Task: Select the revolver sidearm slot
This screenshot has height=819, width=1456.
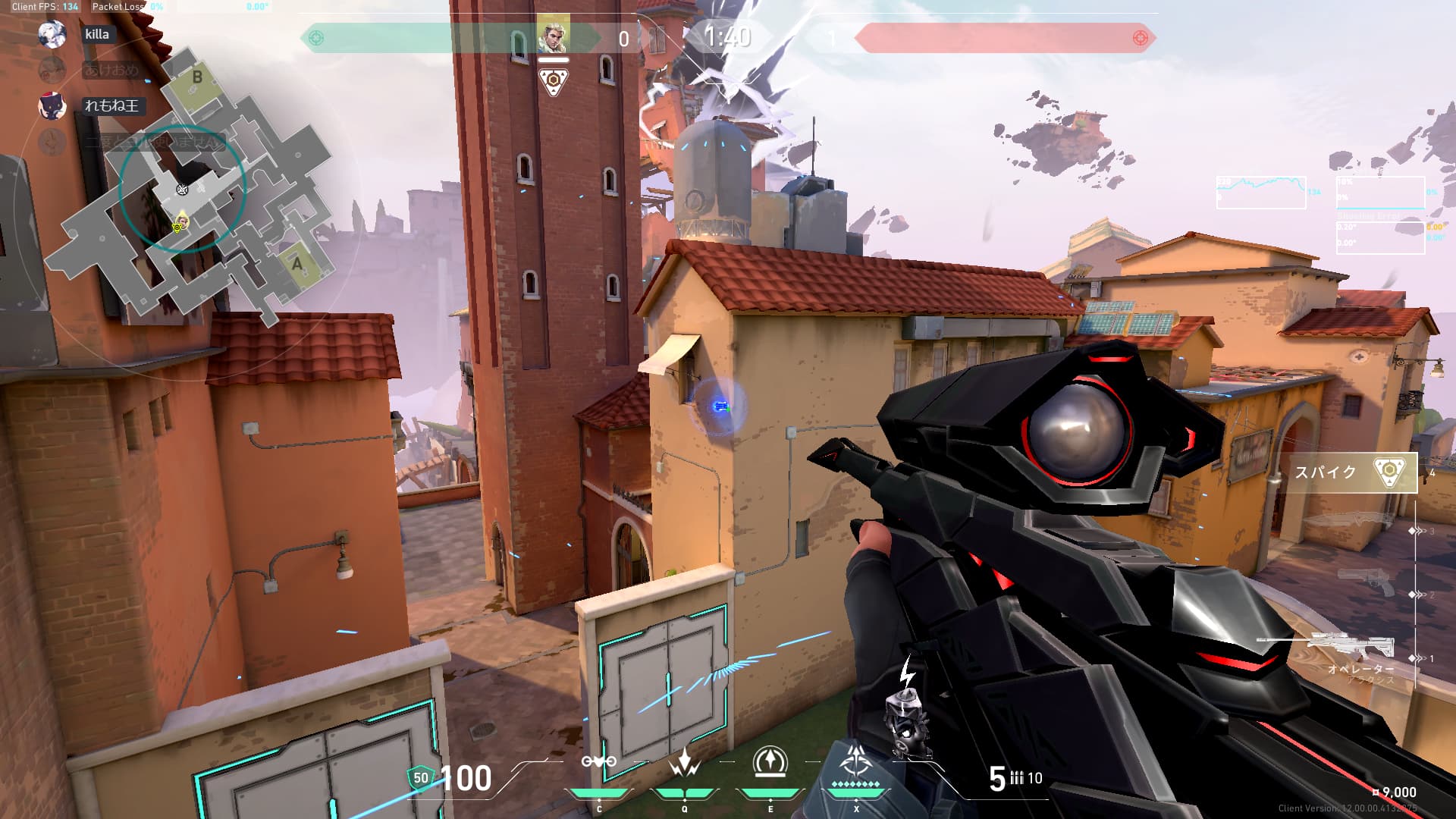Action: (1365, 582)
